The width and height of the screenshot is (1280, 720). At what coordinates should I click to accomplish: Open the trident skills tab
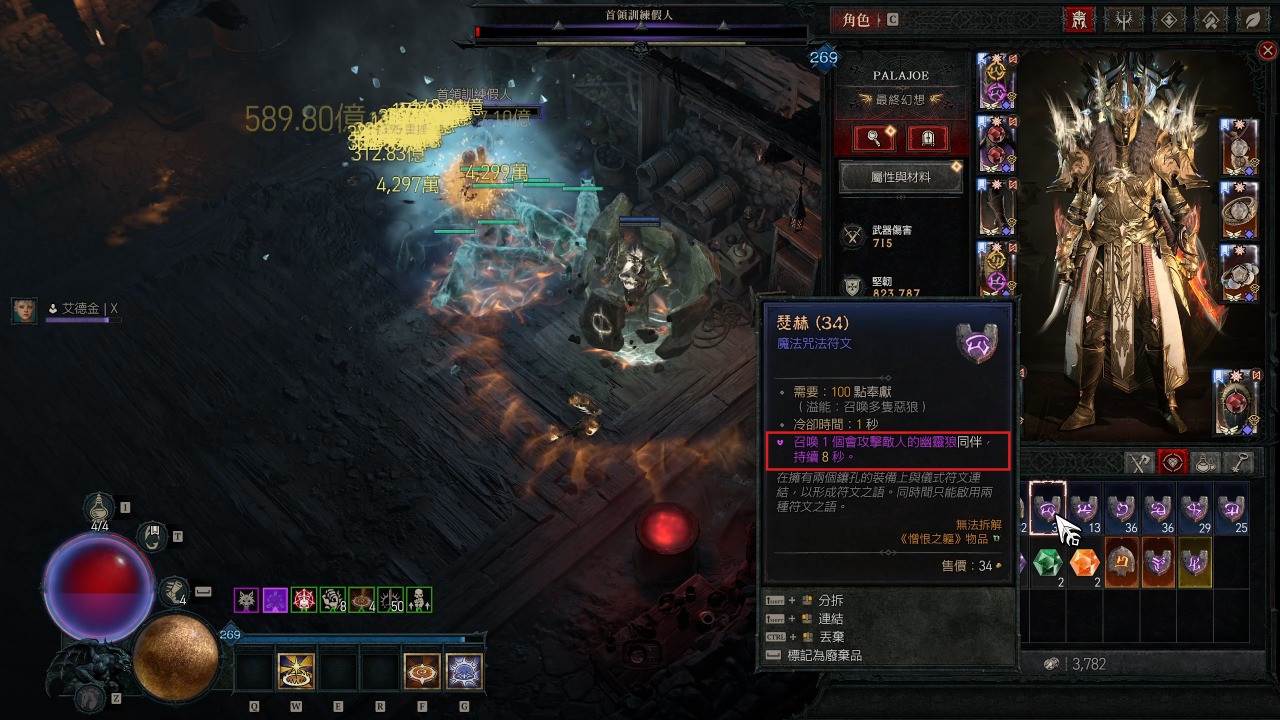pos(1123,19)
